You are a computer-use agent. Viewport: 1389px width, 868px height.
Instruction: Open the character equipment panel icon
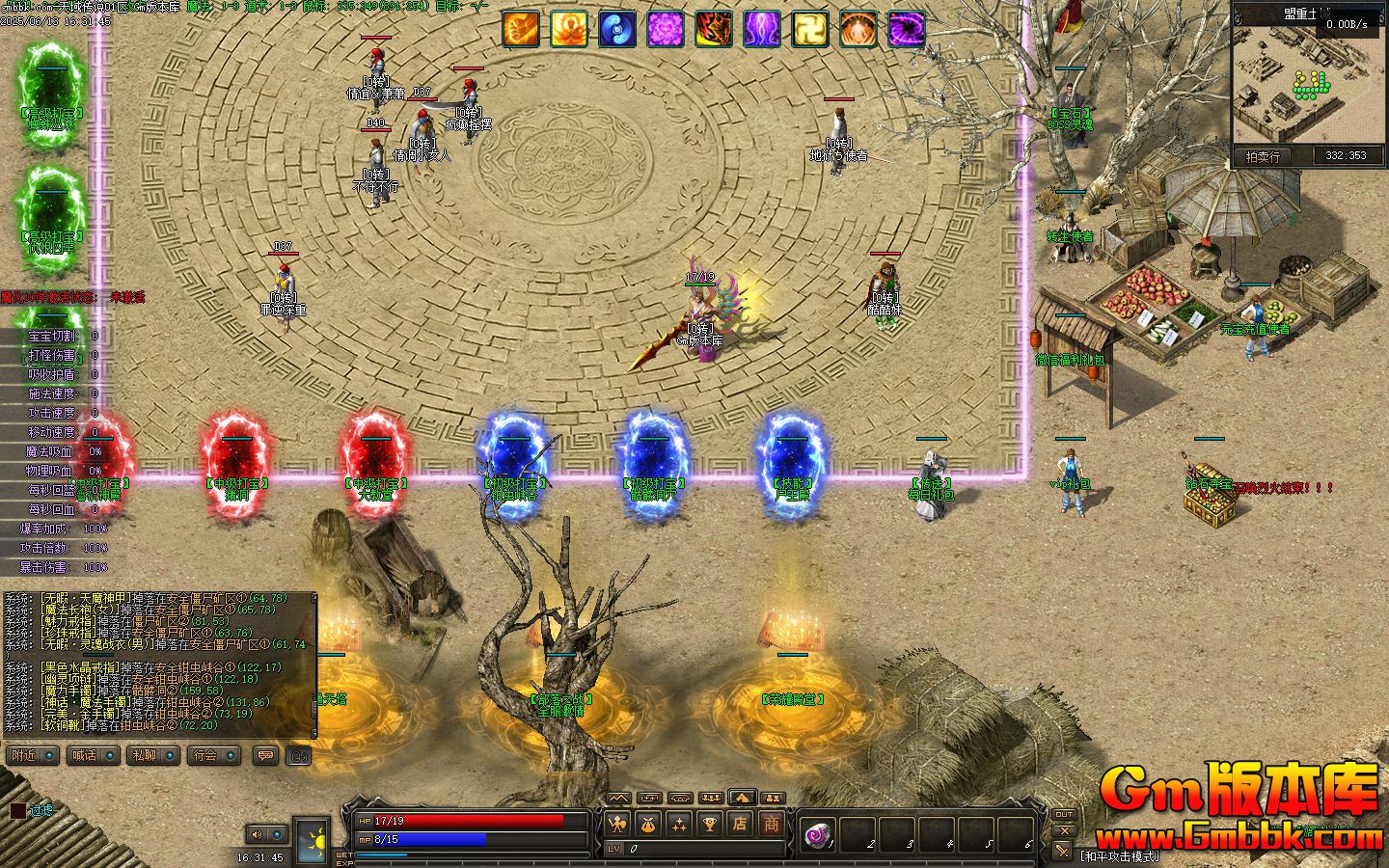pyautogui.click(x=617, y=825)
